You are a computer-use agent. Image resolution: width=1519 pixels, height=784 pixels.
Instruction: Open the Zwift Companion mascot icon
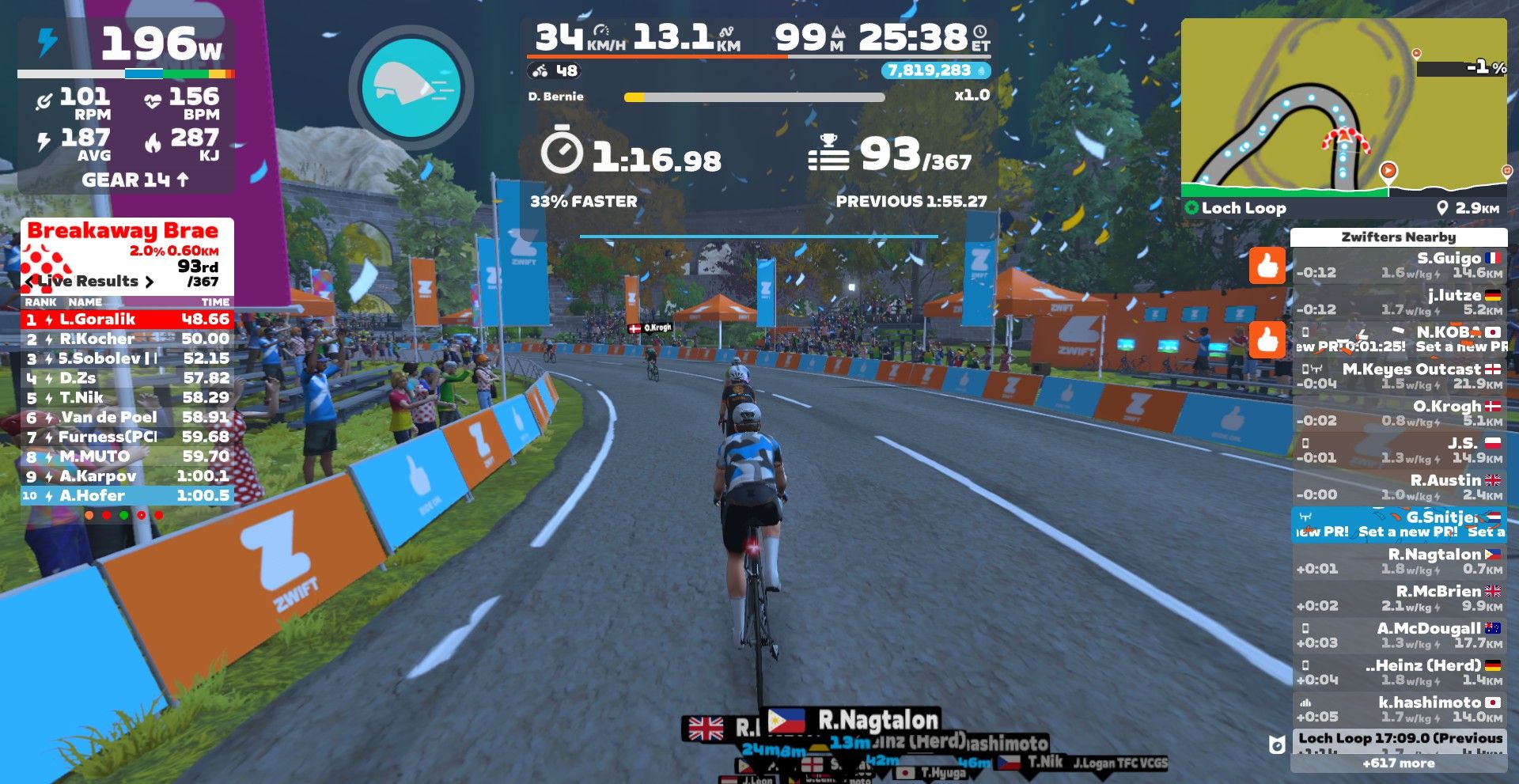pyautogui.click(x=1276, y=744)
